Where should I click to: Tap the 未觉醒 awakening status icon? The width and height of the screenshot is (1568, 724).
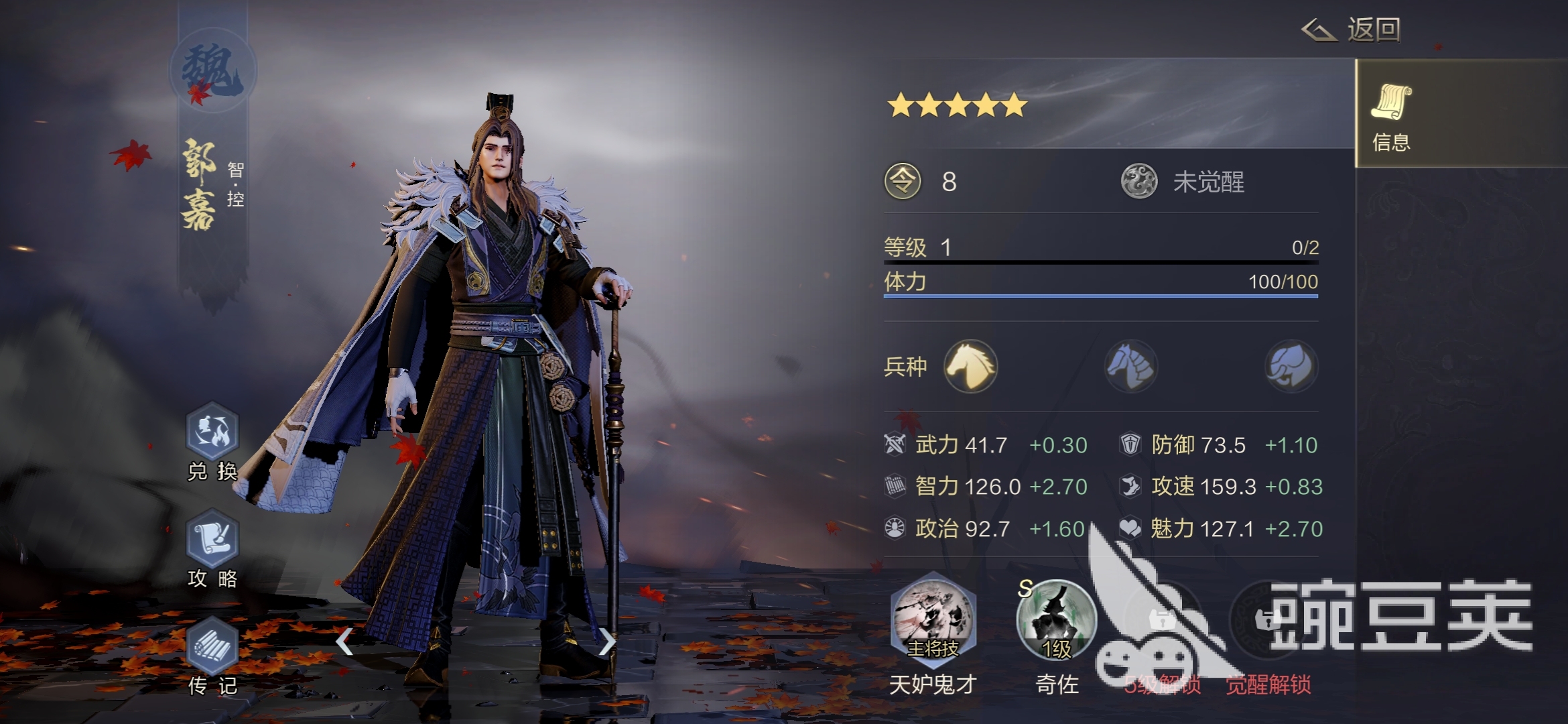1139,182
